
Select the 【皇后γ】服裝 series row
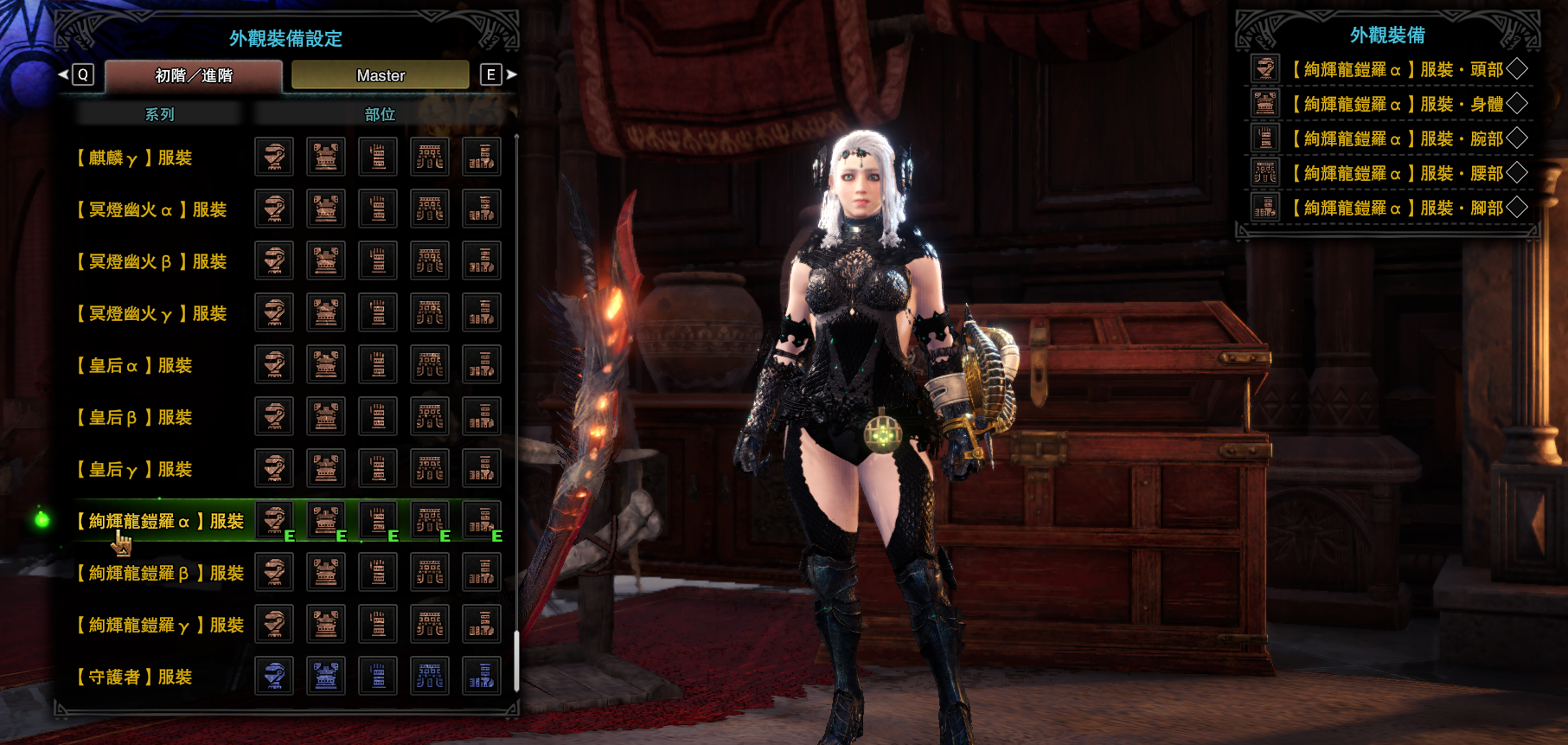point(134,469)
